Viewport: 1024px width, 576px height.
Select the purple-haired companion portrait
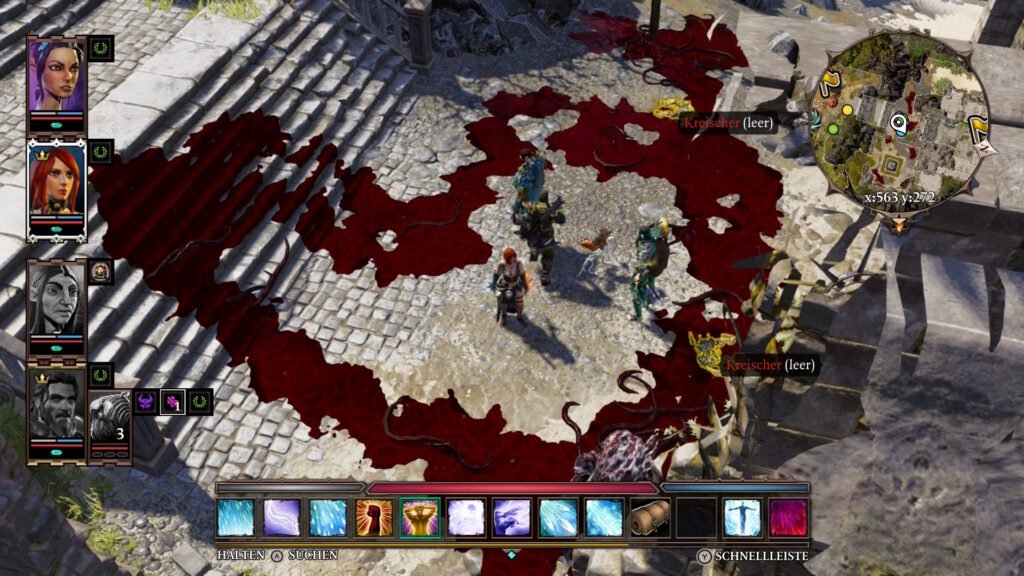coord(56,75)
